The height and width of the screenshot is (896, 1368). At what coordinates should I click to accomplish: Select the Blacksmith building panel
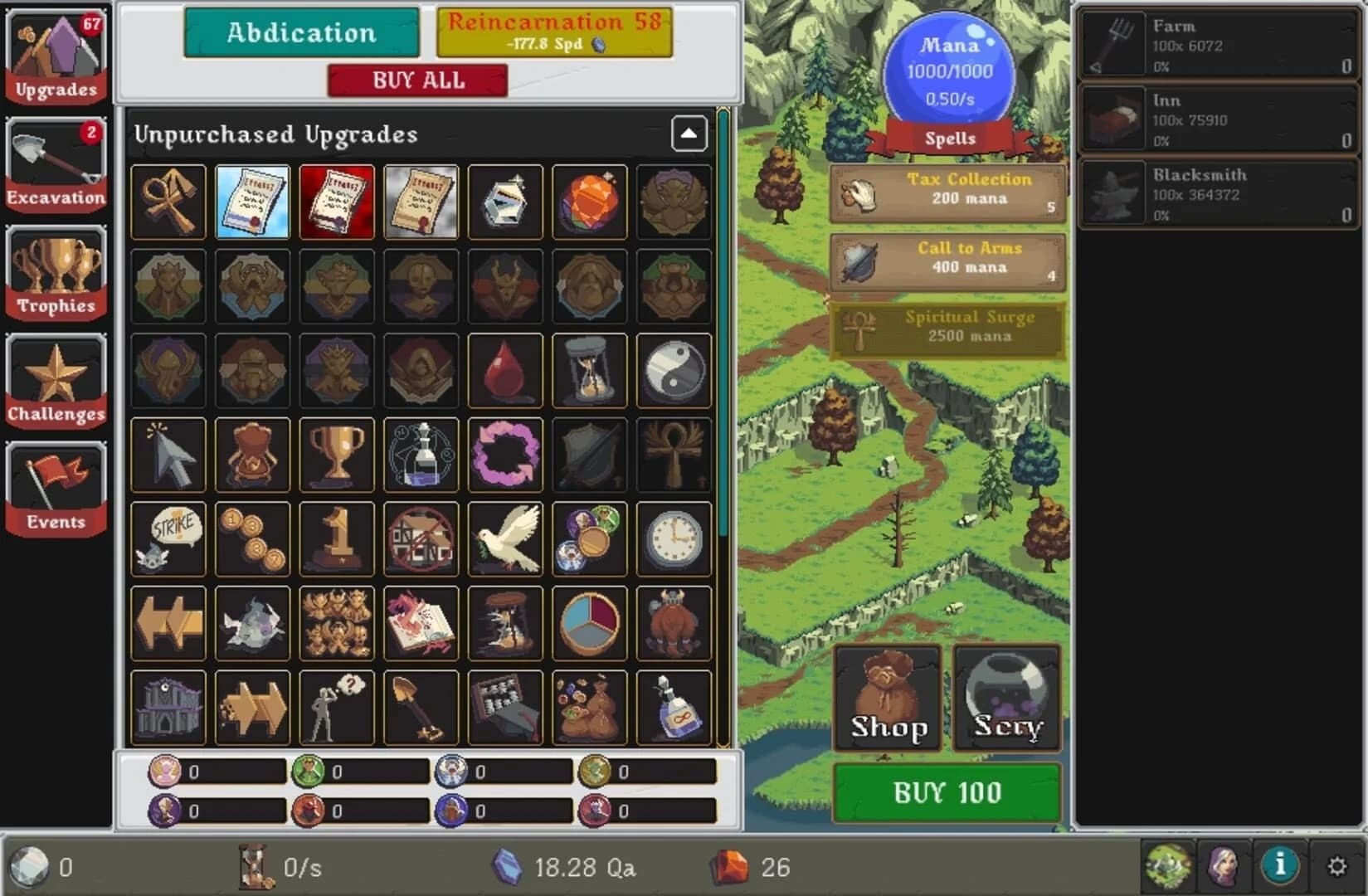coord(1217,193)
